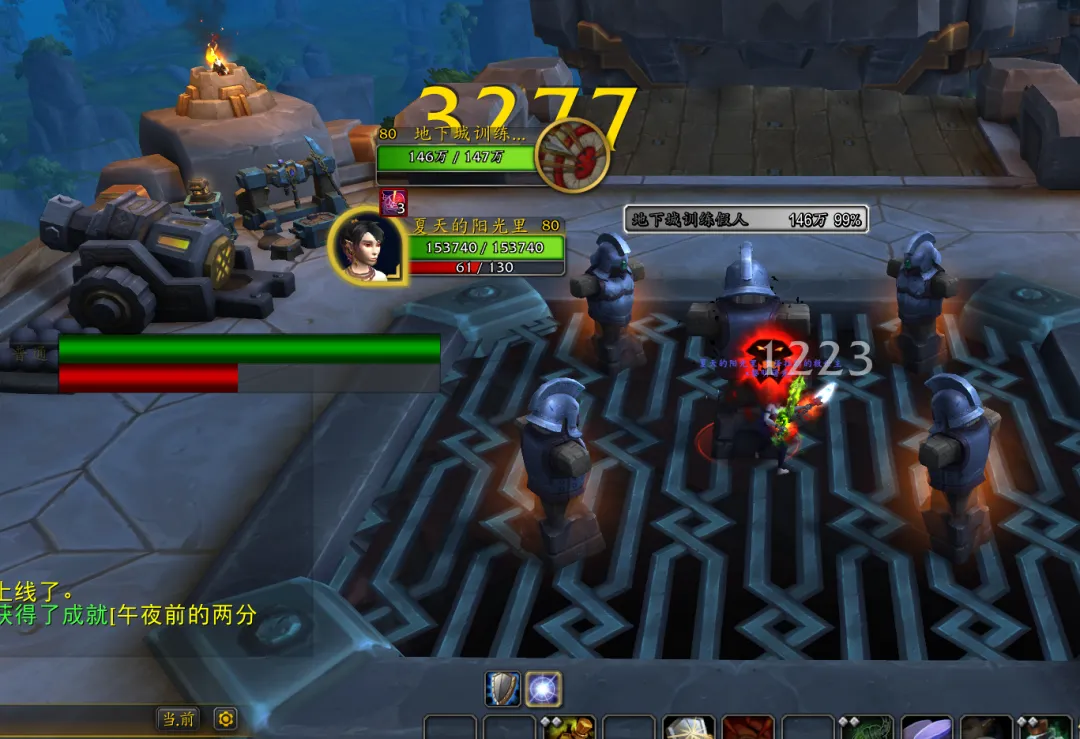Activate the glowing white orb stance icon
This screenshot has width=1080, height=739.
point(544,688)
